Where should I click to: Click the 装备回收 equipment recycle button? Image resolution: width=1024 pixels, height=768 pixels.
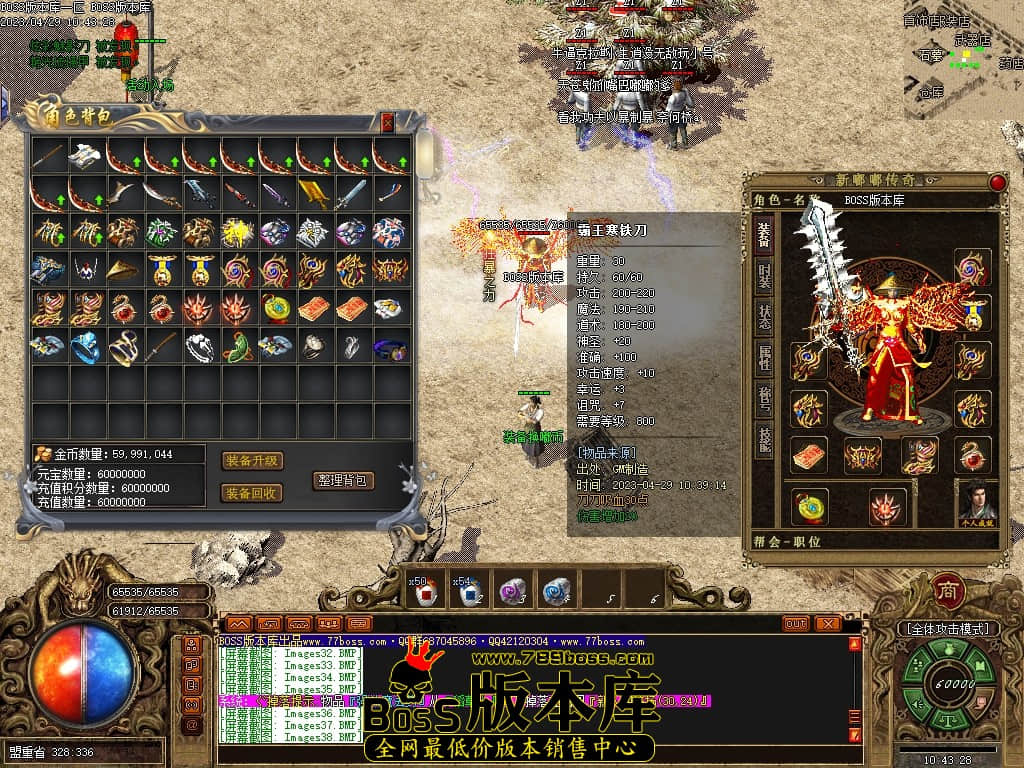coord(252,493)
